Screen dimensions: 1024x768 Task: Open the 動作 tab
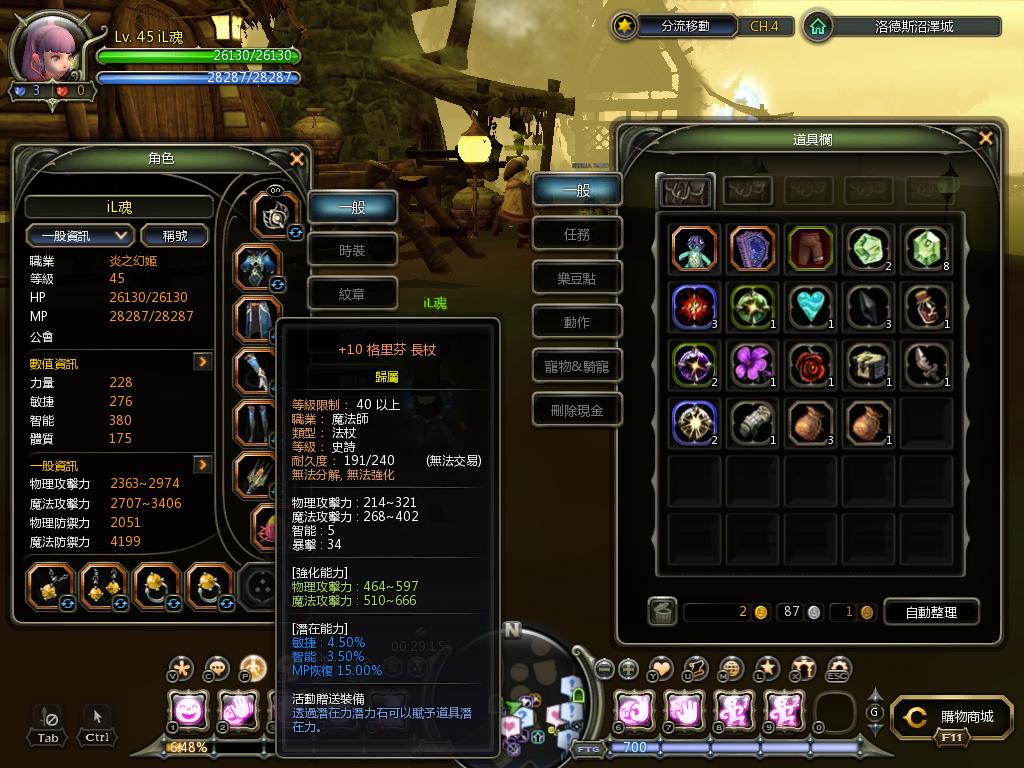pos(577,322)
